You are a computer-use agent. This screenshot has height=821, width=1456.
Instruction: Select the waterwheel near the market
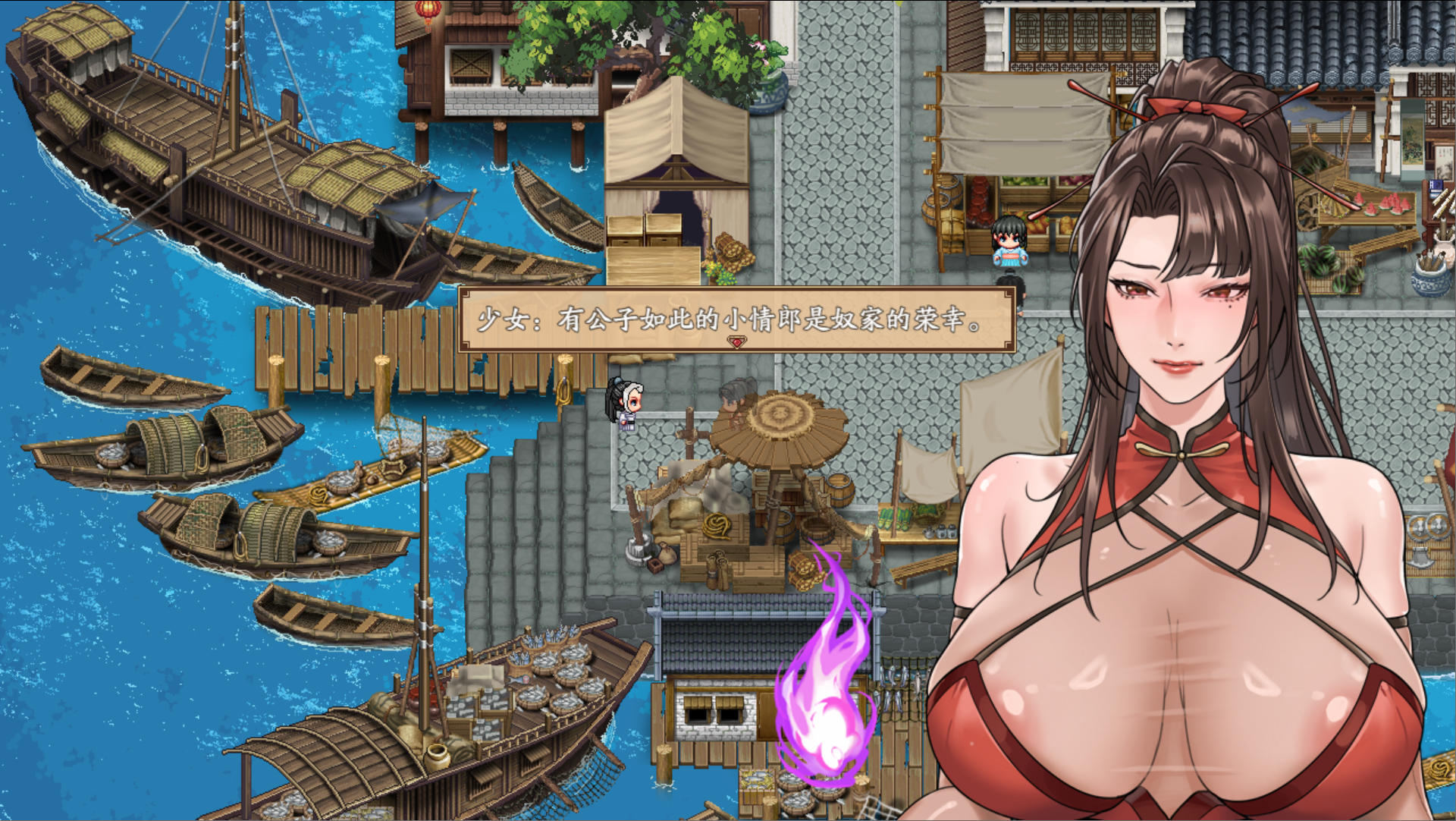coord(1308,210)
